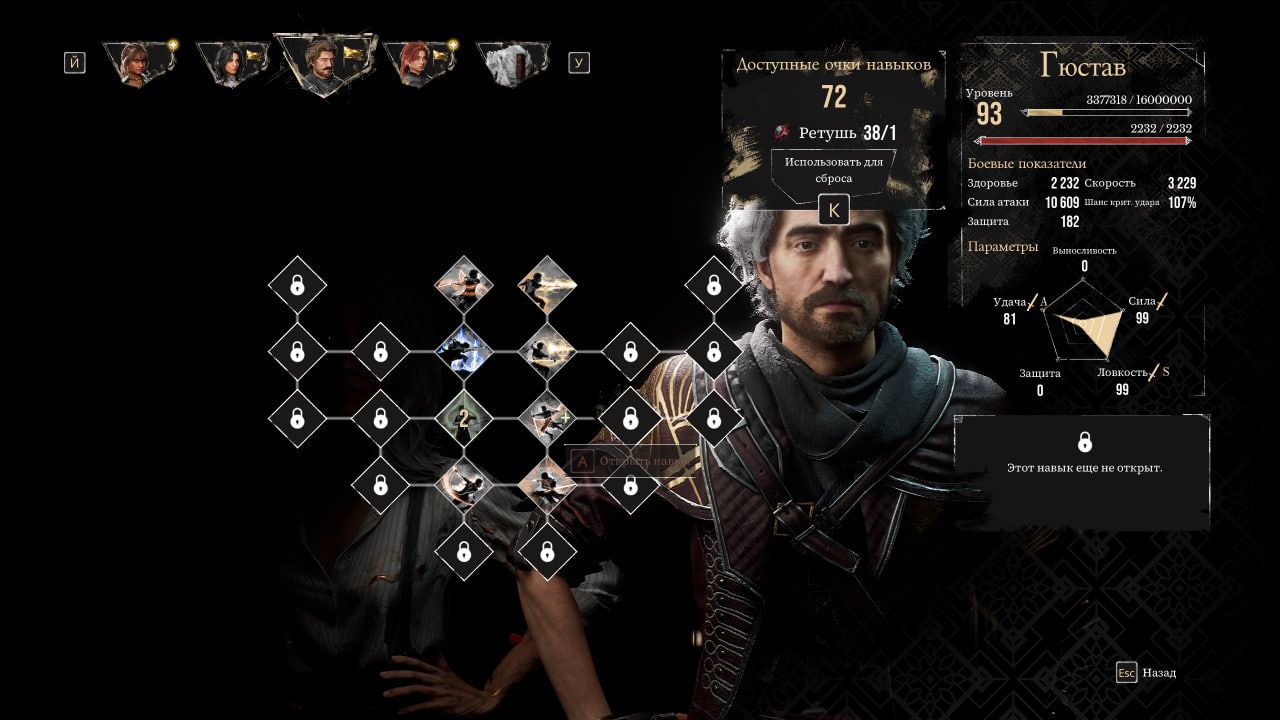Click the "Использовать для сброса" button
The width and height of the screenshot is (1280, 720).
point(833,170)
